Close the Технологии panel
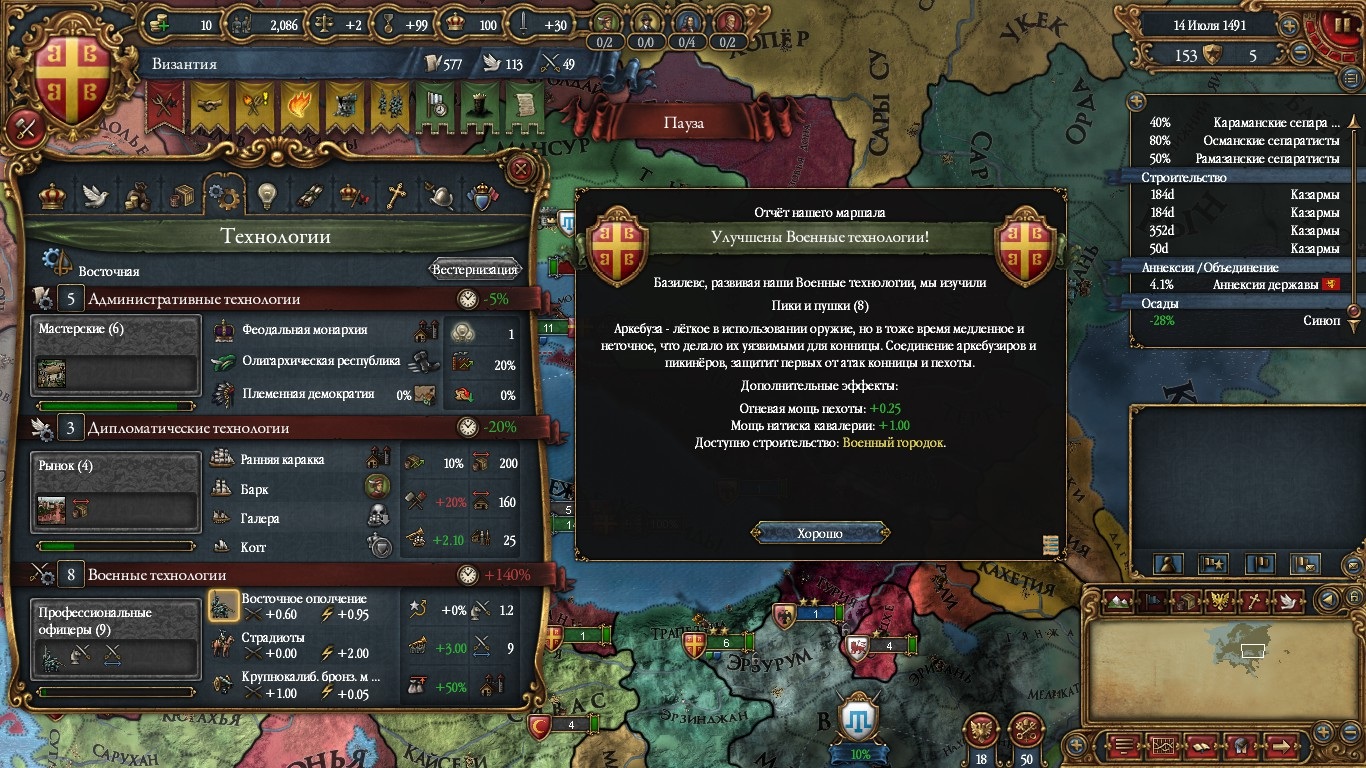 [x=520, y=169]
